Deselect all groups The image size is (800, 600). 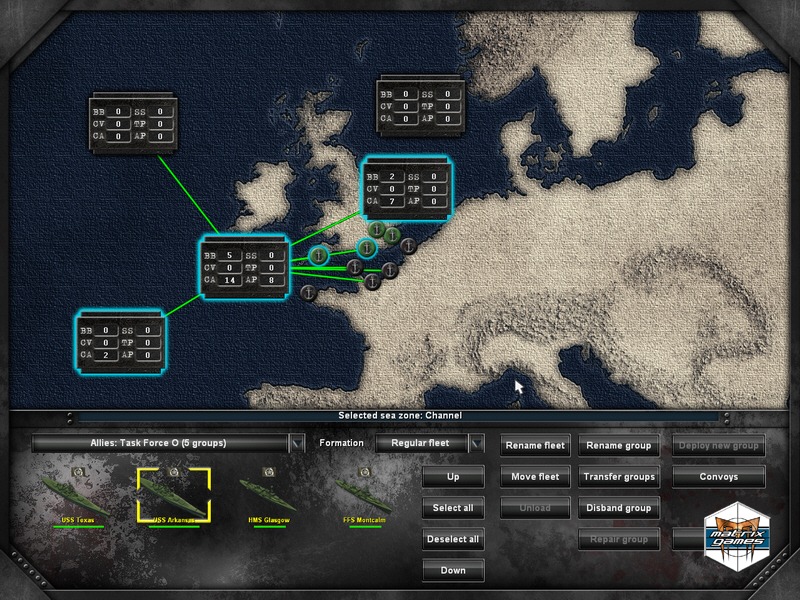pos(453,539)
